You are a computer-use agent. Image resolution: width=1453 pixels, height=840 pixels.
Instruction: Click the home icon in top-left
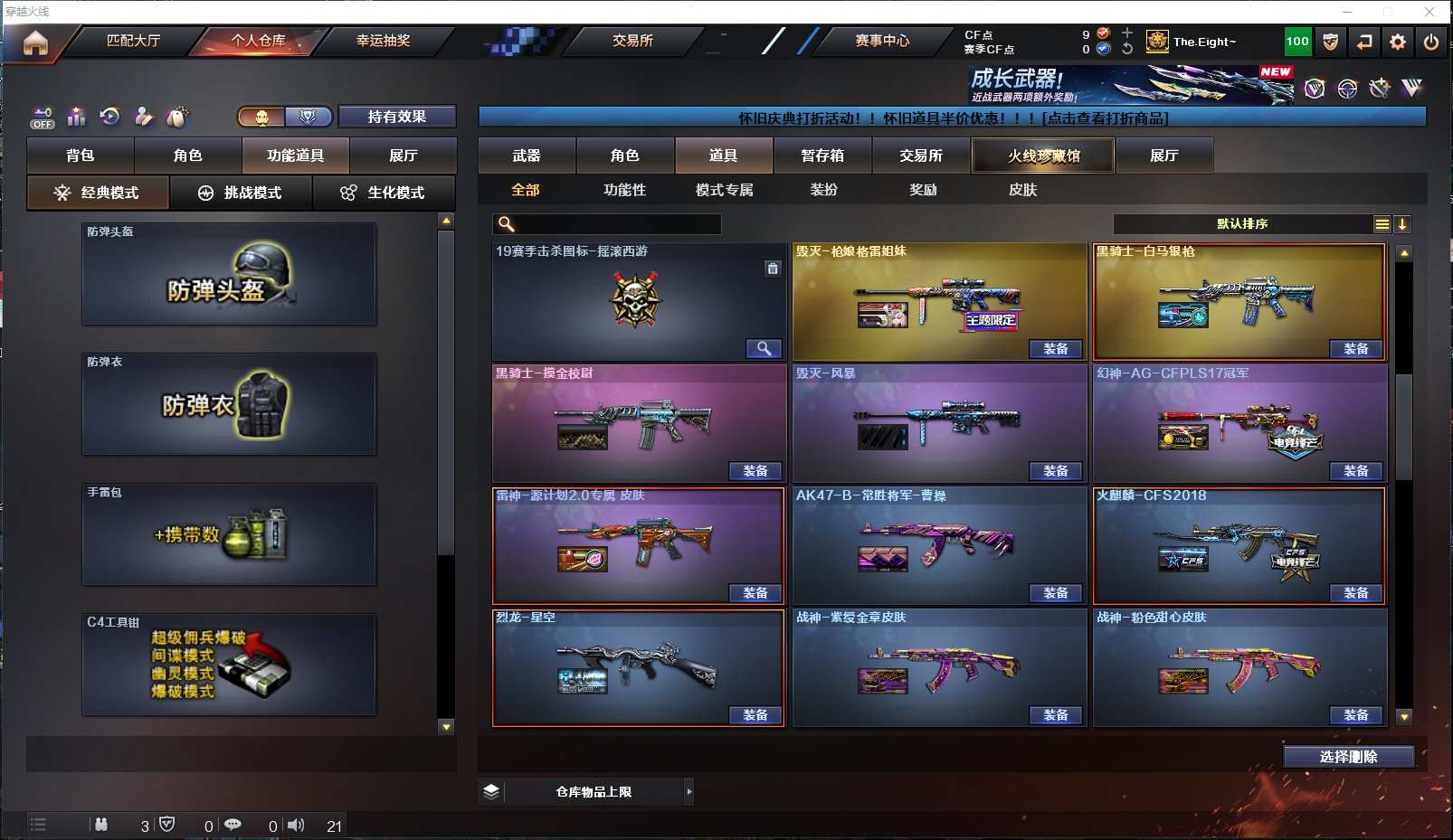(x=35, y=42)
